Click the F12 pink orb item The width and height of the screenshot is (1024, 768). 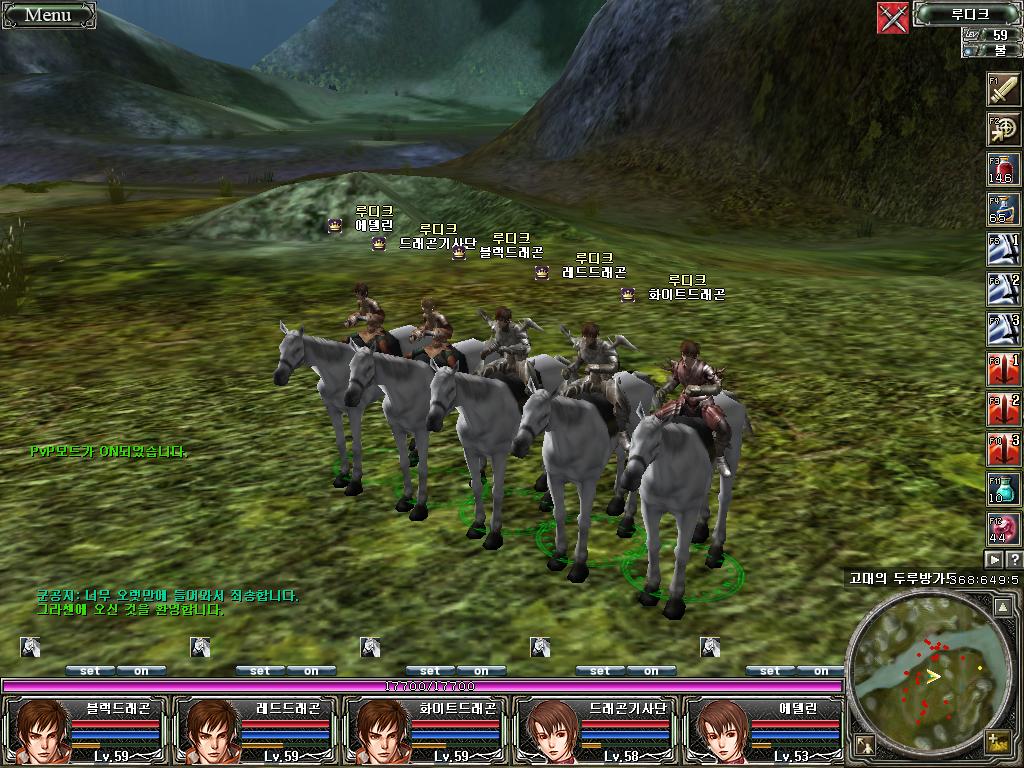click(x=1003, y=527)
